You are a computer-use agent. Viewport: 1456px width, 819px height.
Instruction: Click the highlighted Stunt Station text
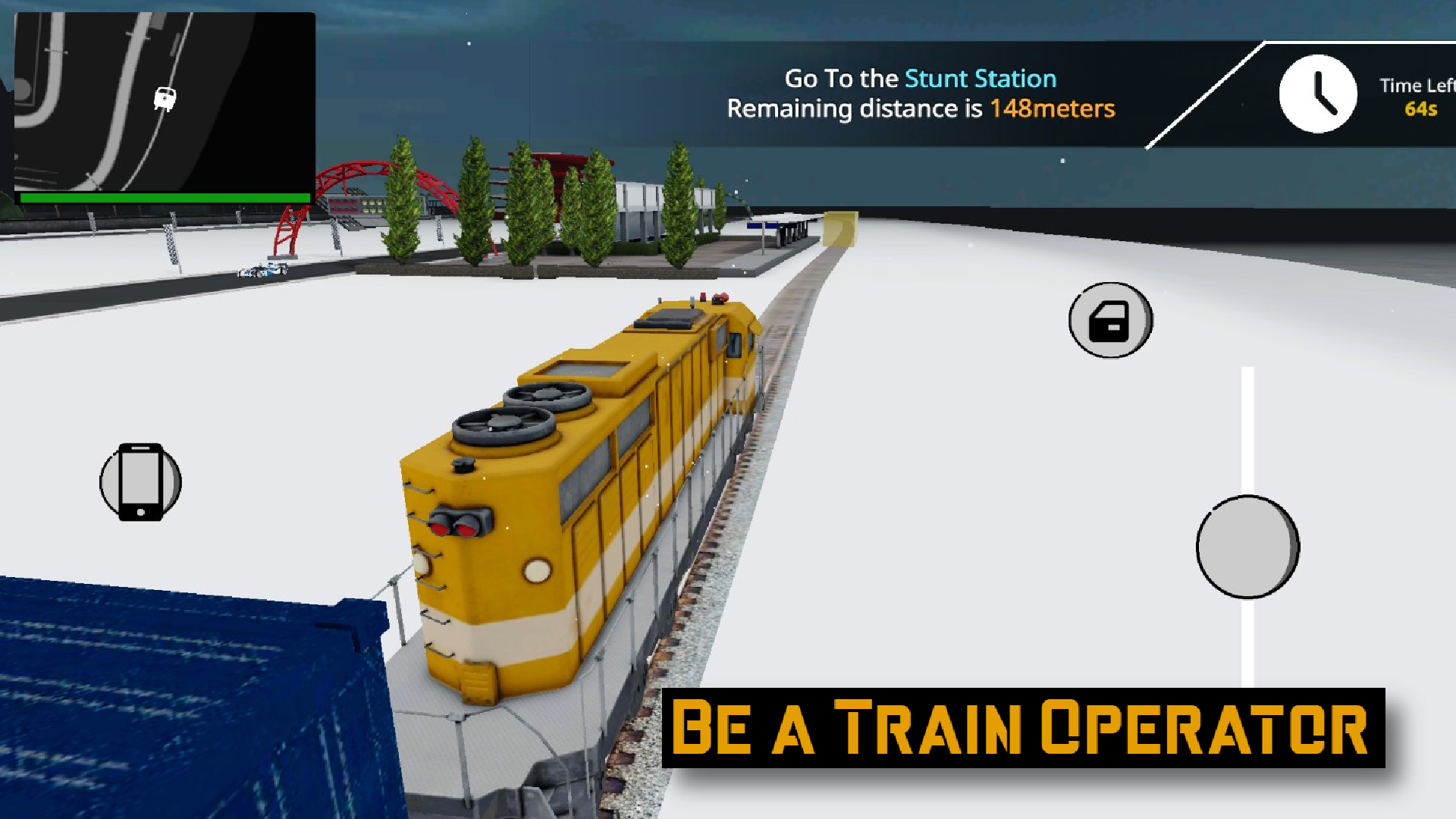pyautogui.click(x=979, y=78)
